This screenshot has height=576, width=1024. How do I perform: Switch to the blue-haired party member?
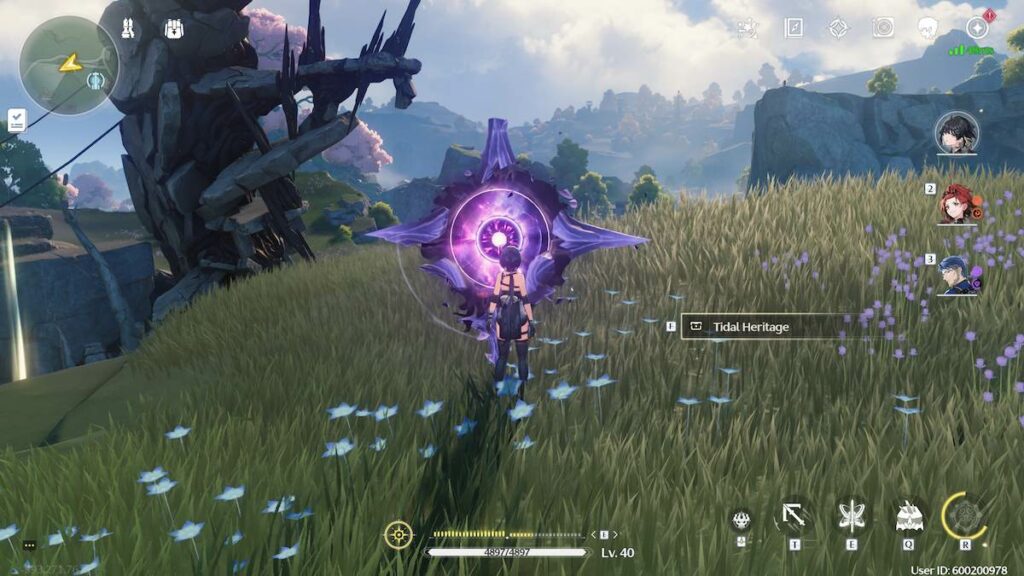(957, 273)
